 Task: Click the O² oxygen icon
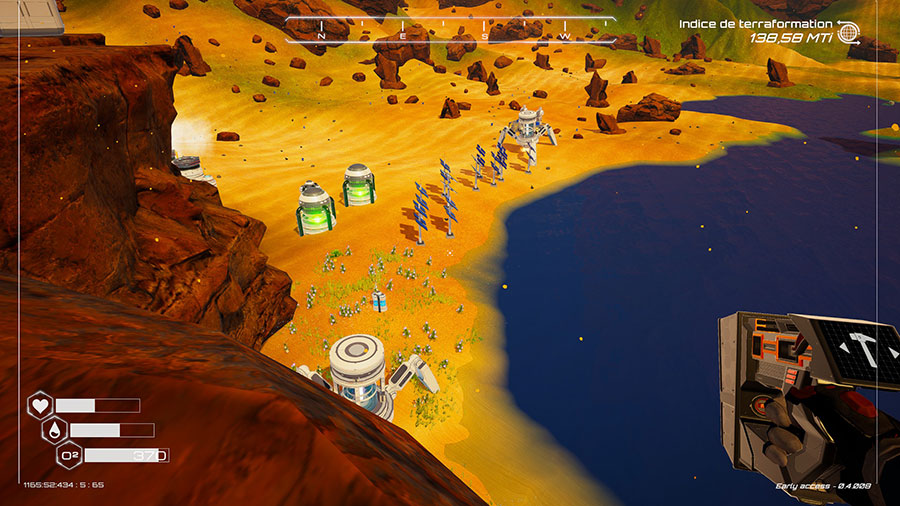point(70,455)
